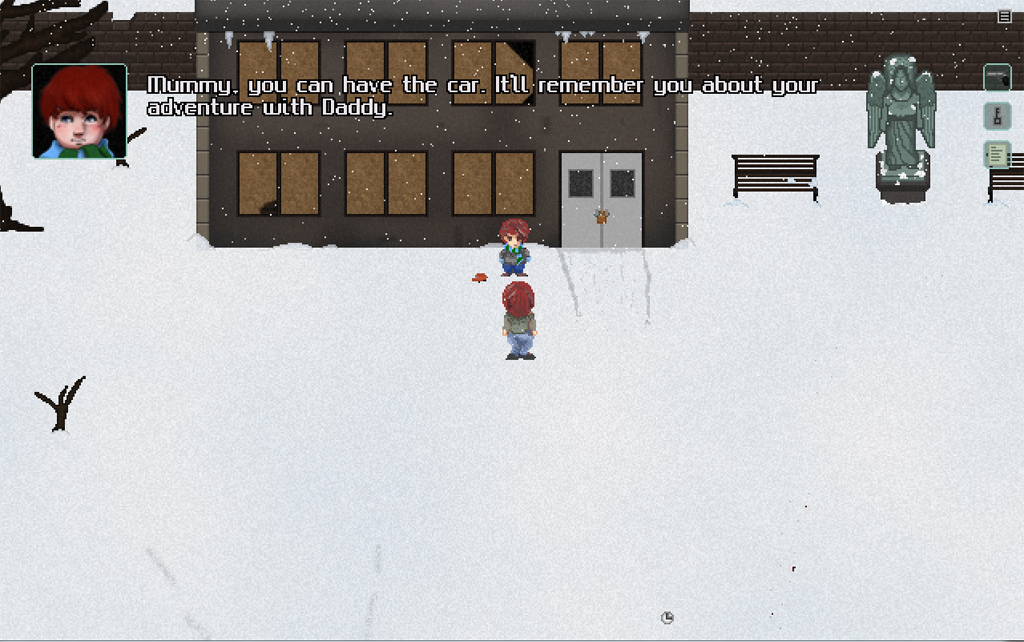This screenshot has height=642, width=1024.
Task: Open the hamburger menu icon
Action: [1004, 16]
